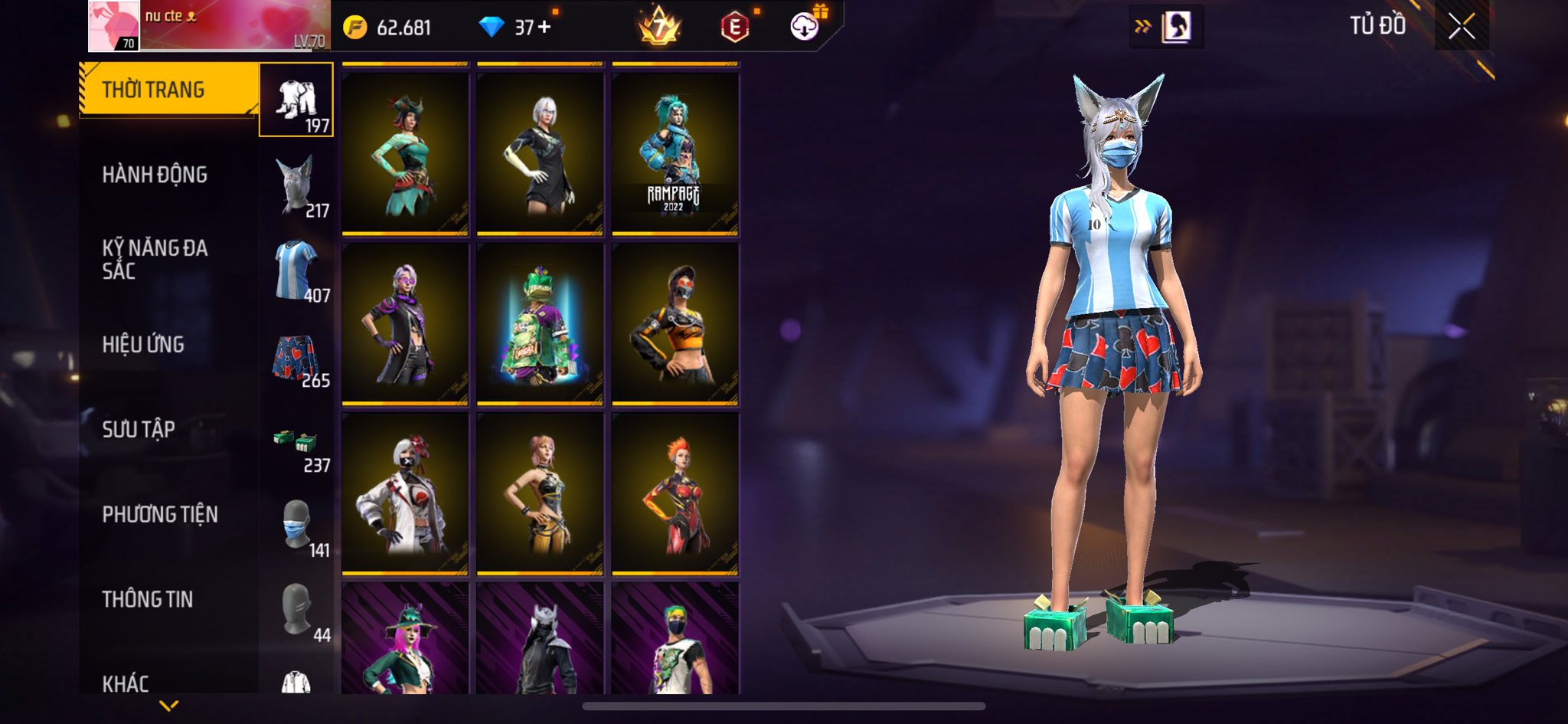The image size is (1568, 724).
Task: Switch to the Hiệu Ứng tab
Action: pos(143,345)
